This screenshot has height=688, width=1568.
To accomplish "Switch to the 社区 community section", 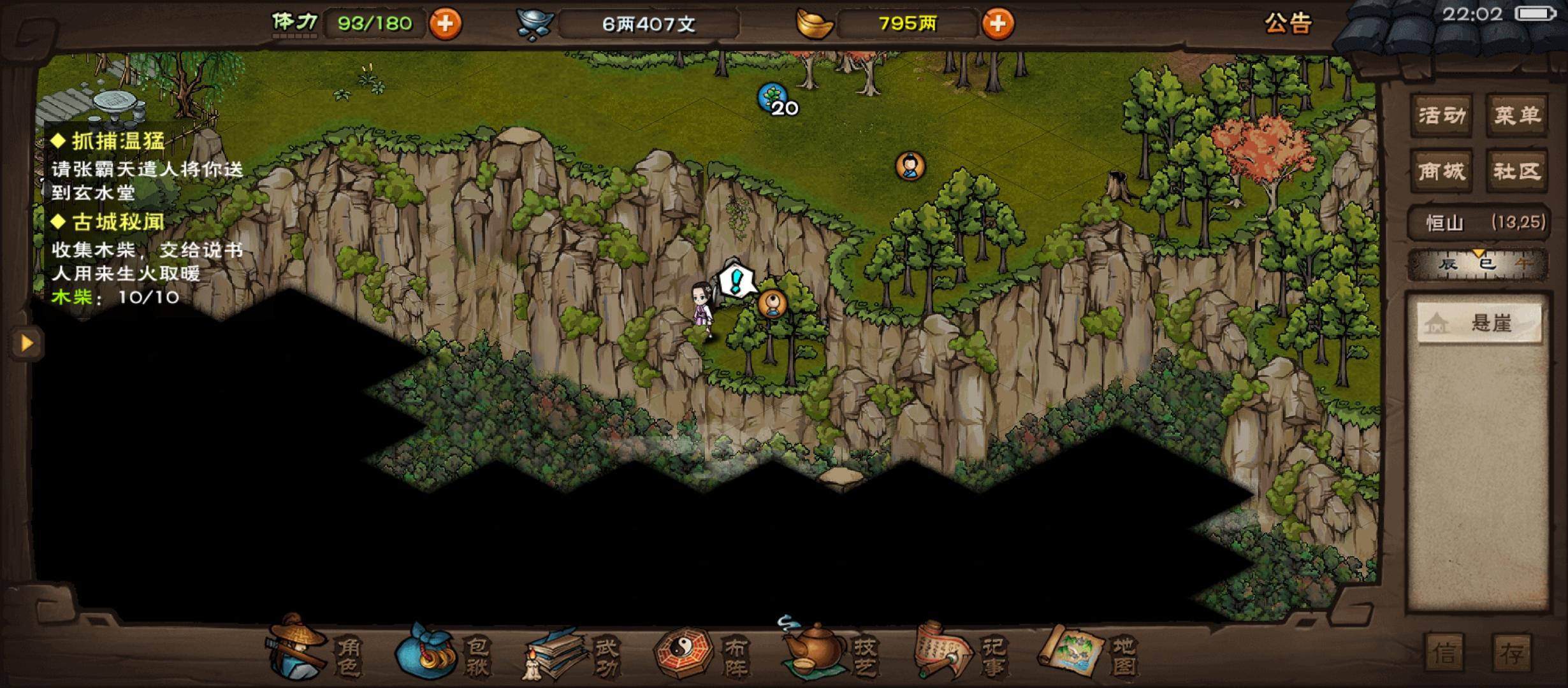I will coord(1516,171).
